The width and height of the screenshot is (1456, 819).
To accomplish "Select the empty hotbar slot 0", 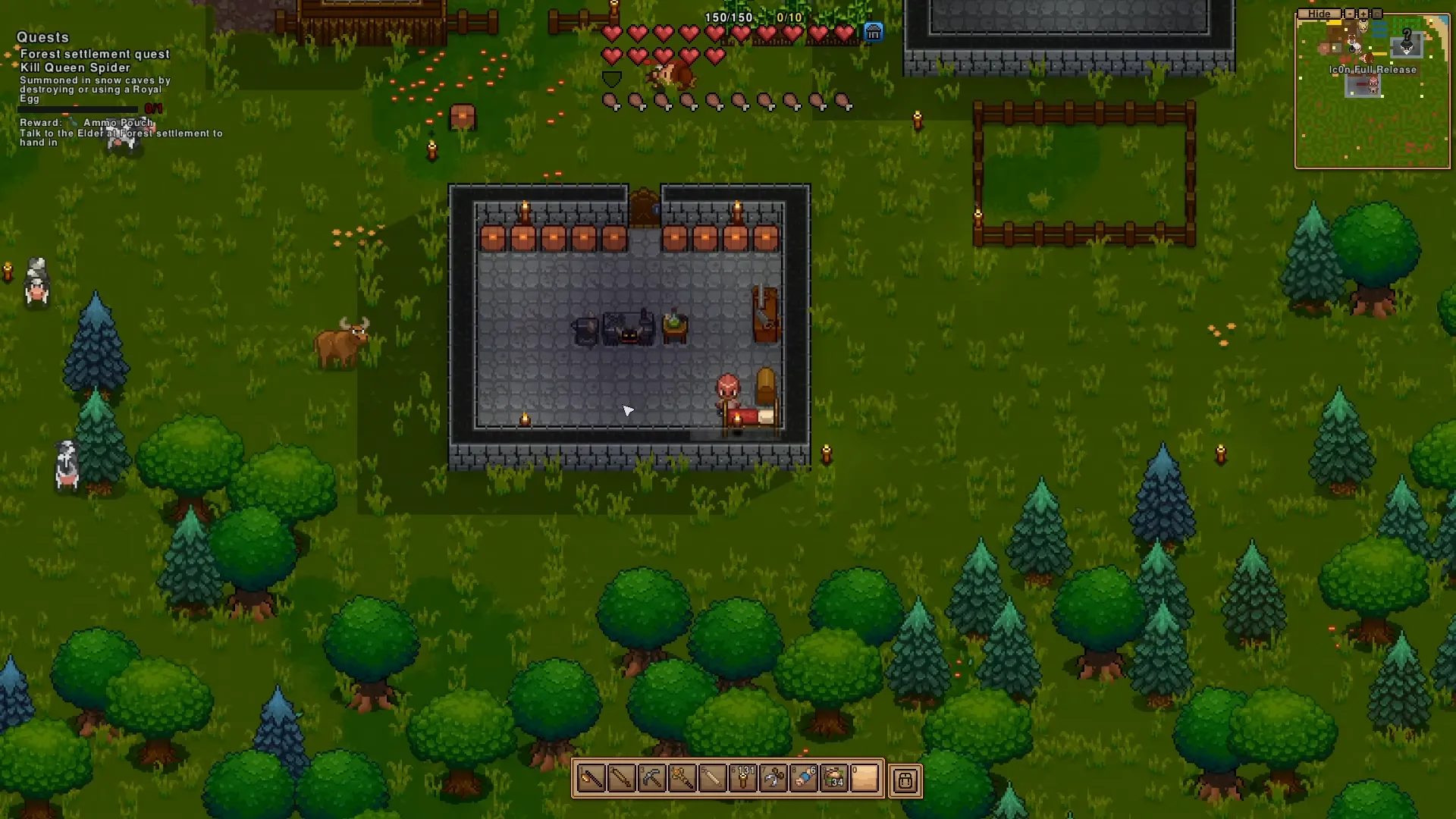I will [864, 779].
